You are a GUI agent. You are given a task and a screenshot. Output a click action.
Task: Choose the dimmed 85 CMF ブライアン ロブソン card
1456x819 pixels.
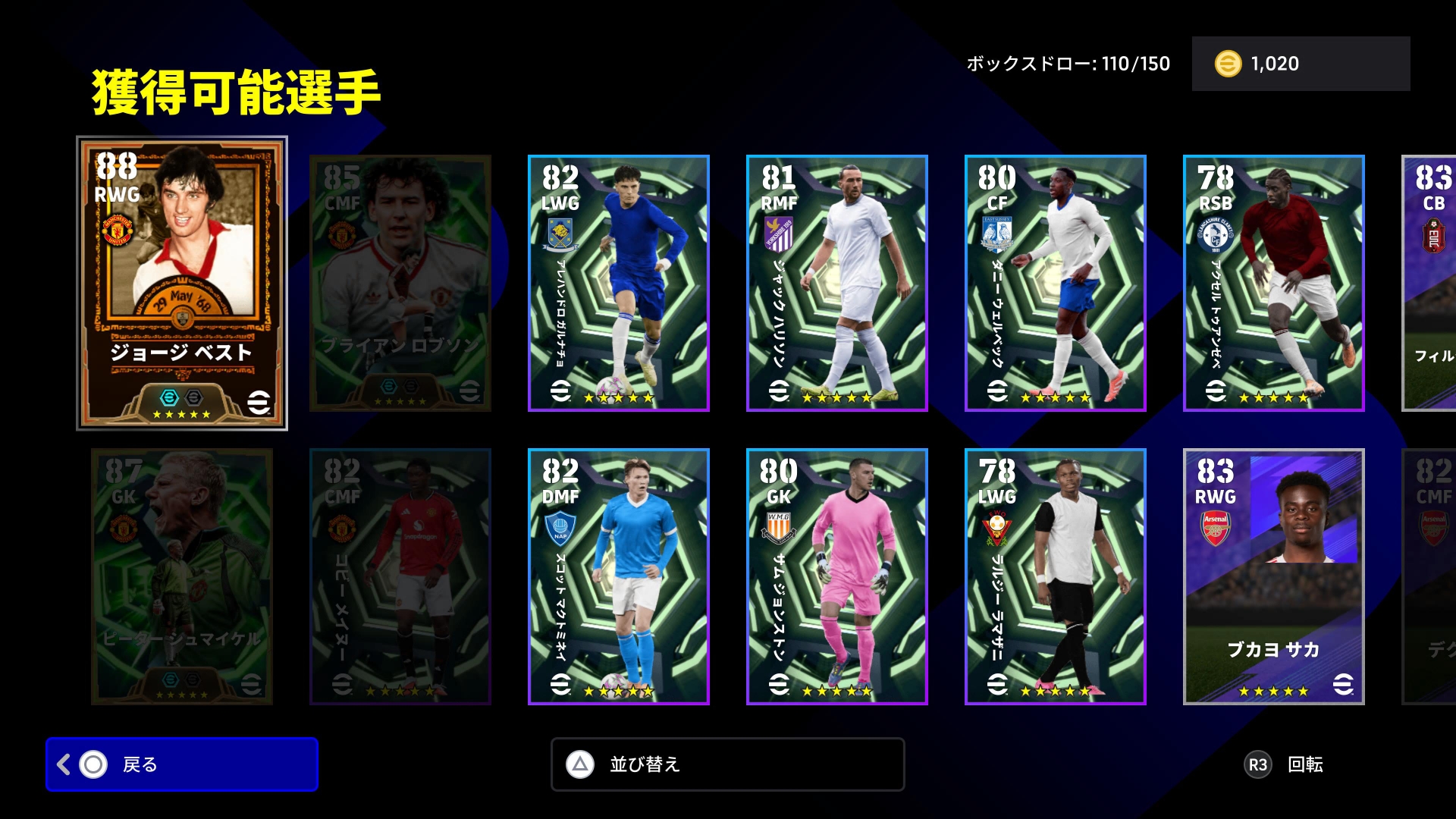(400, 283)
